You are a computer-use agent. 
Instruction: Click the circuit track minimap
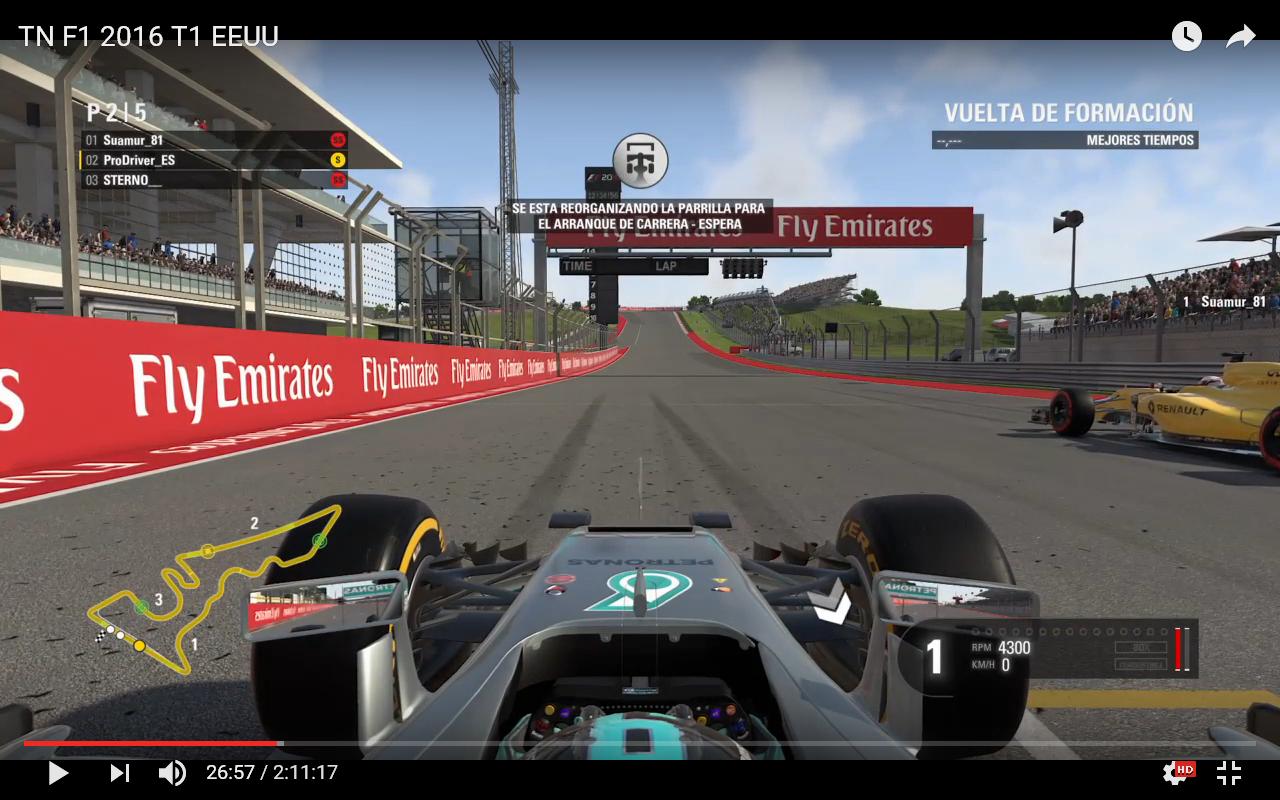[x=215, y=590]
